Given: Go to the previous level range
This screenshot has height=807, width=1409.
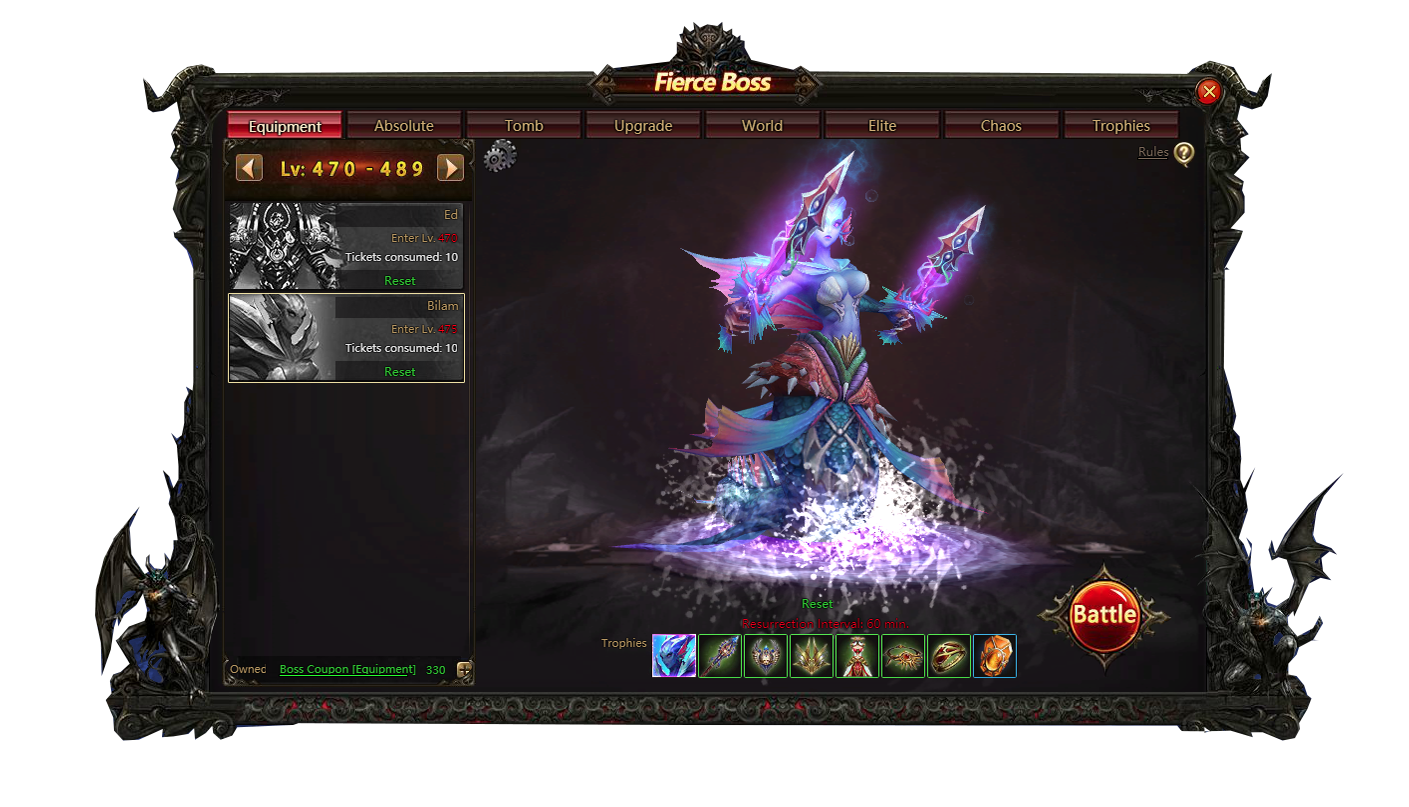Looking at the screenshot, I should coord(249,168).
